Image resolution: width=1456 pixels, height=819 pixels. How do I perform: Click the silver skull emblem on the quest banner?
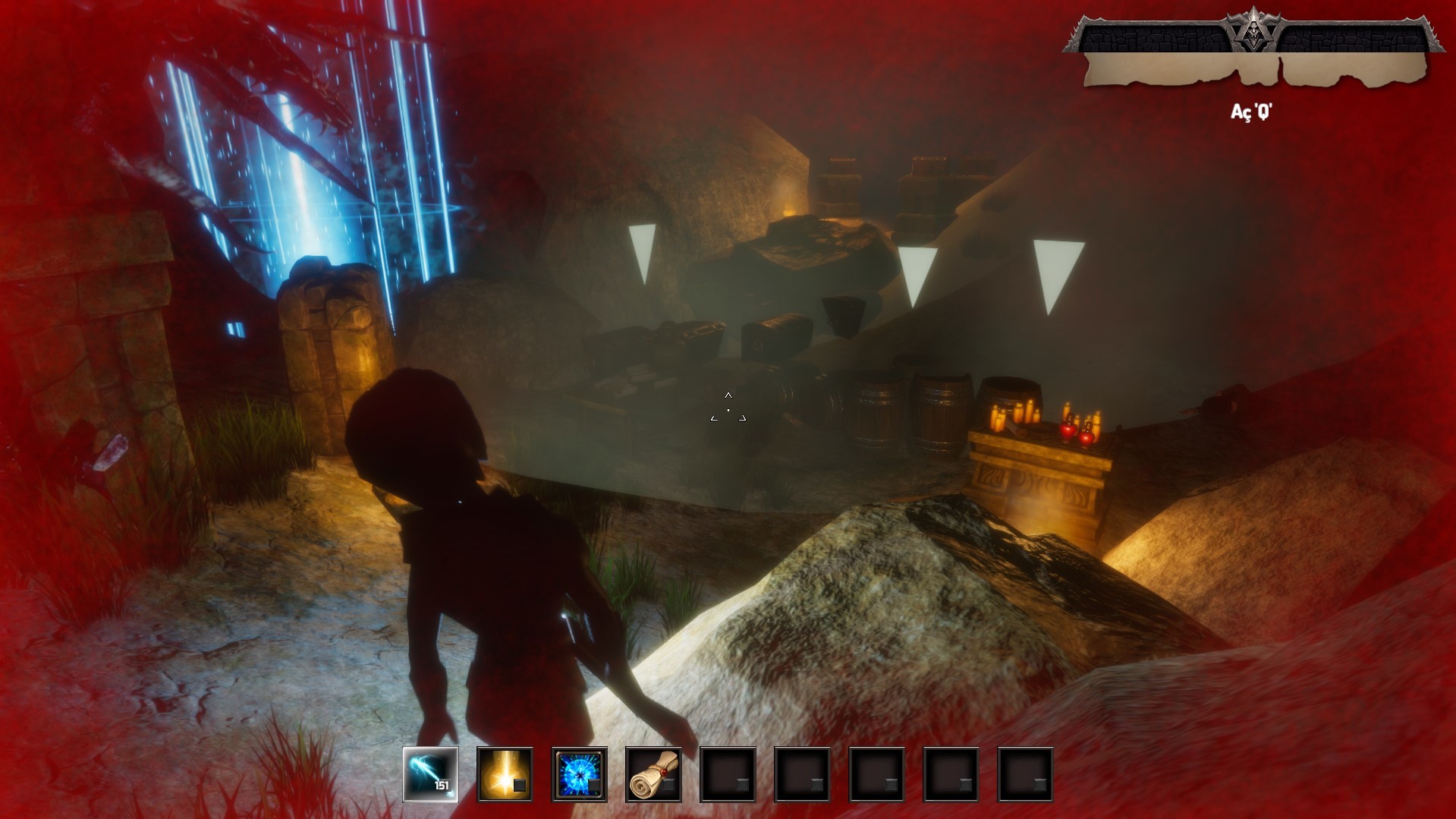[x=1254, y=32]
